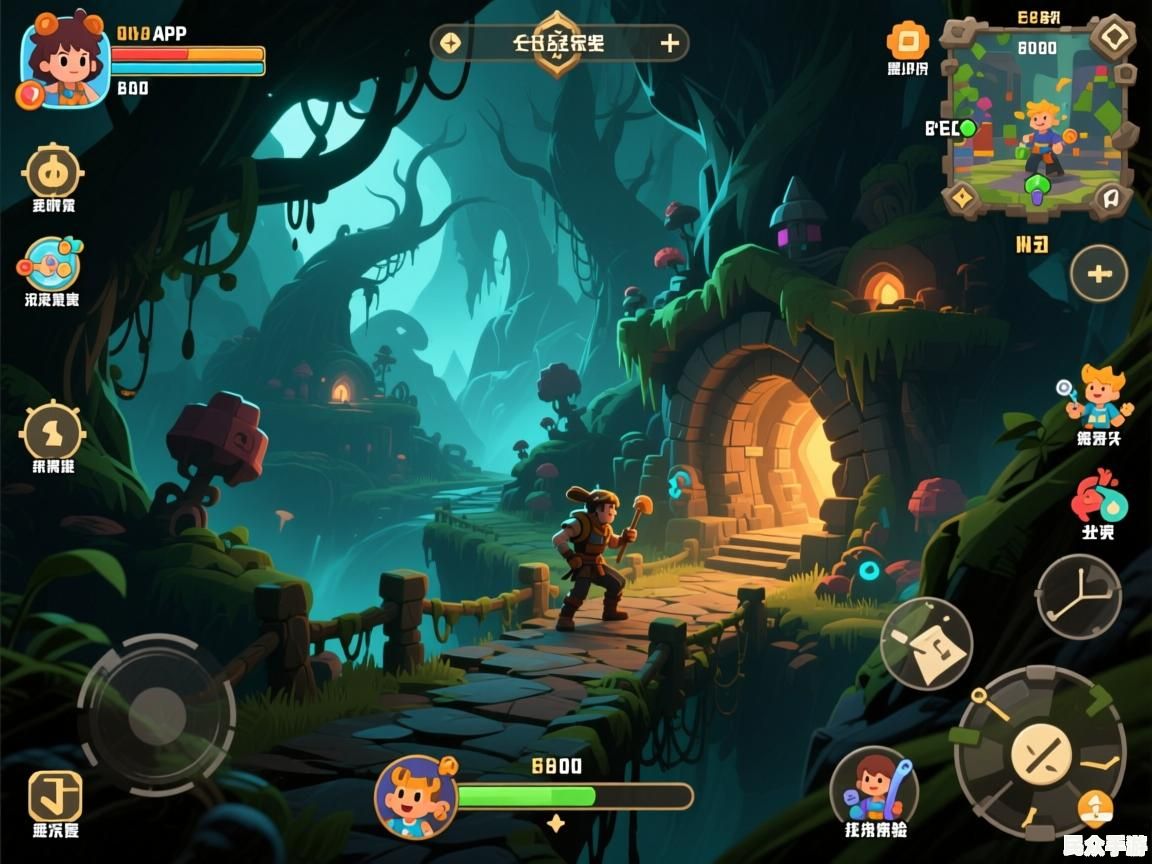
Task: Tap the round gold emblem icon below portrait
Action: (52, 172)
